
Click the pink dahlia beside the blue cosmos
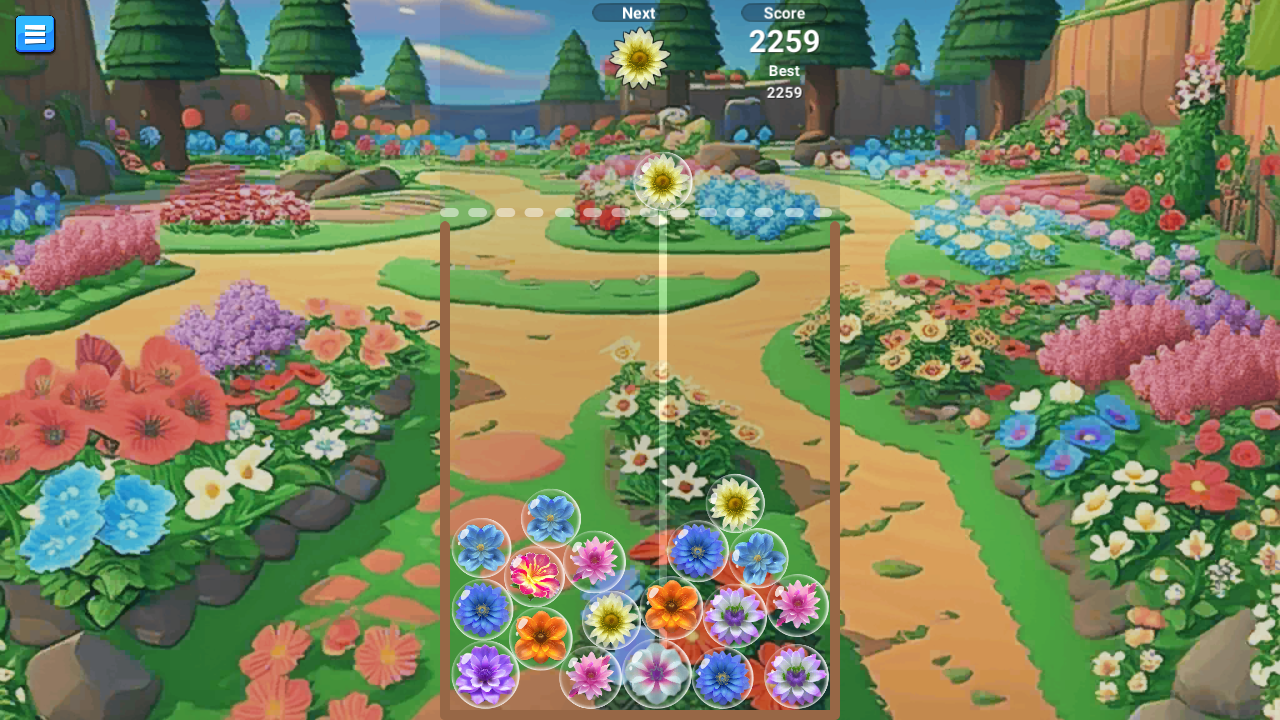(595, 560)
